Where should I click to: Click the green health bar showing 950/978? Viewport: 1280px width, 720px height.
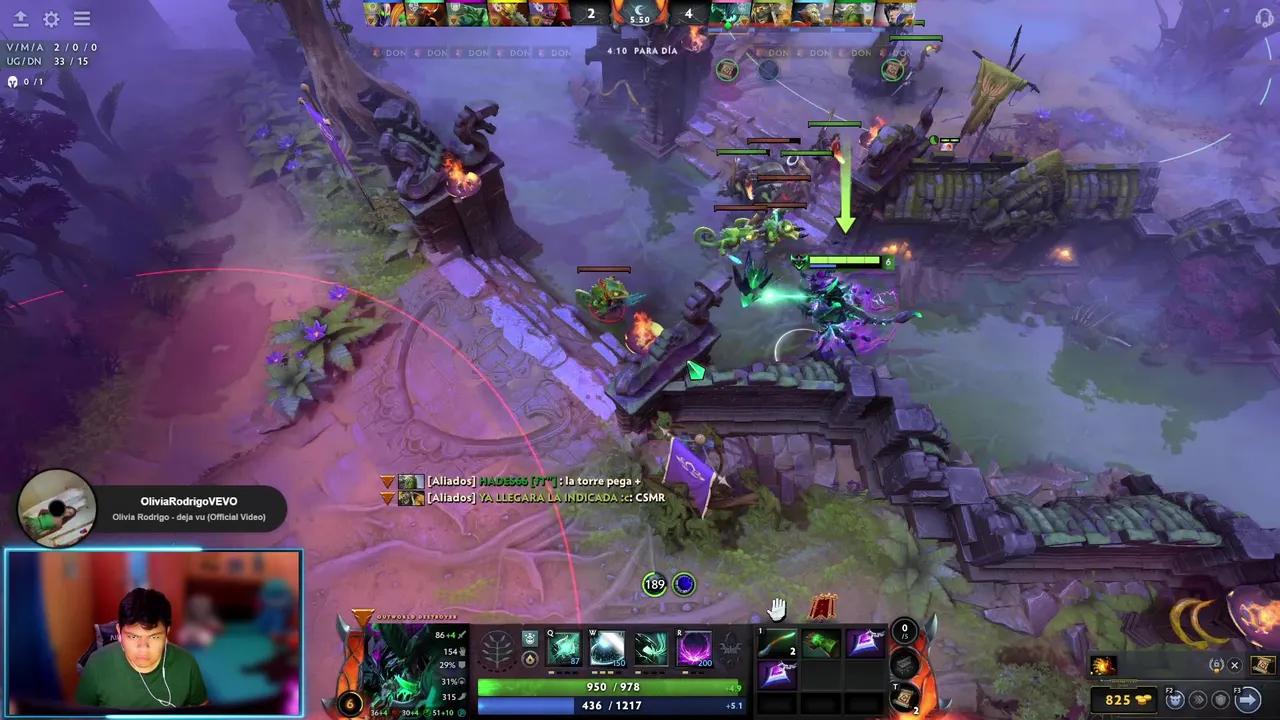click(617, 687)
